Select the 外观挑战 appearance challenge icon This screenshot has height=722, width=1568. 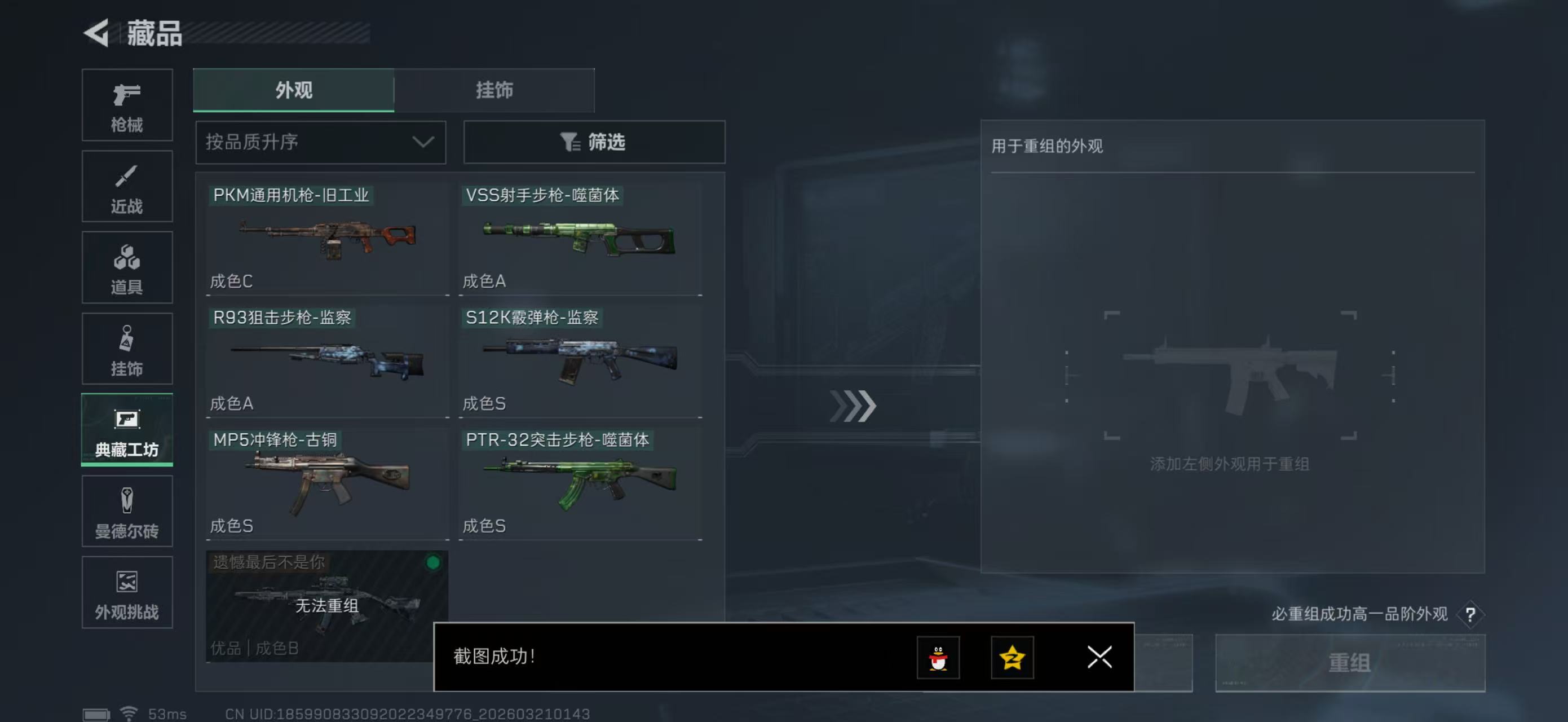(x=127, y=592)
